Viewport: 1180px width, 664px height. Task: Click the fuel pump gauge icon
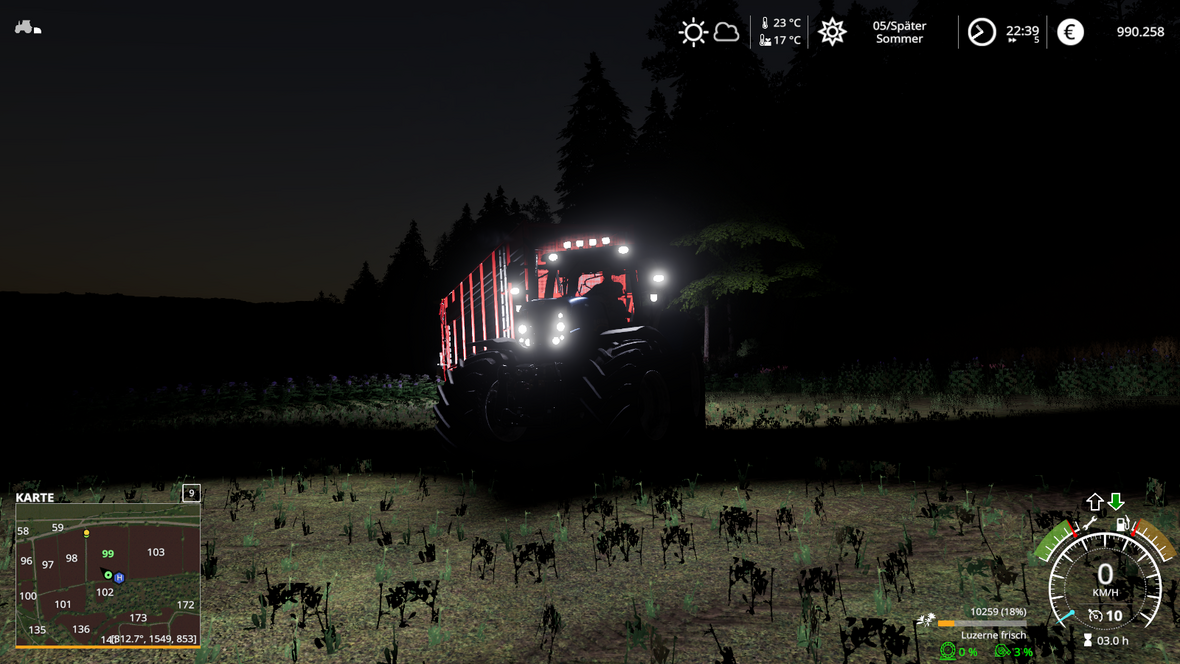(1122, 523)
